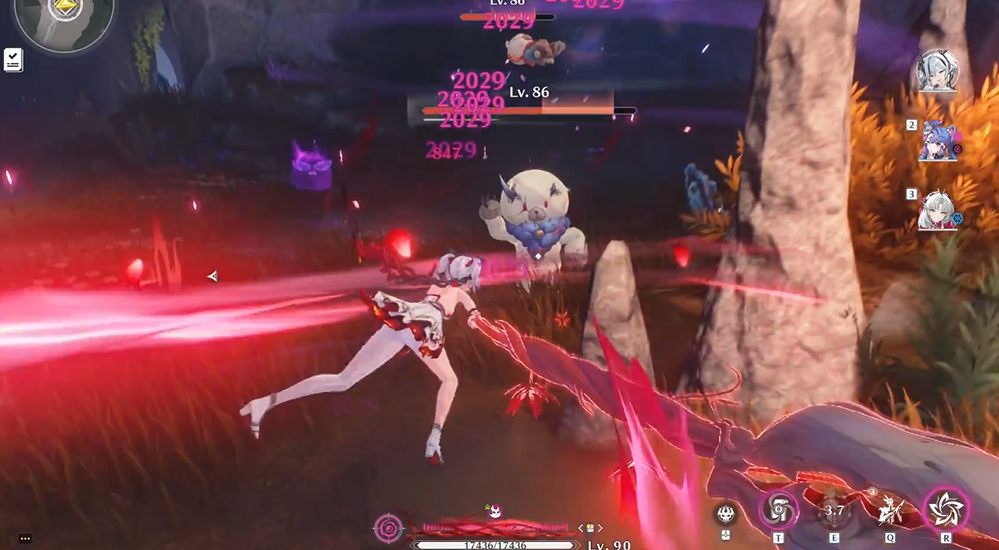Click the horned demon mask icon
Screen dimensions: 999x550
726,514
